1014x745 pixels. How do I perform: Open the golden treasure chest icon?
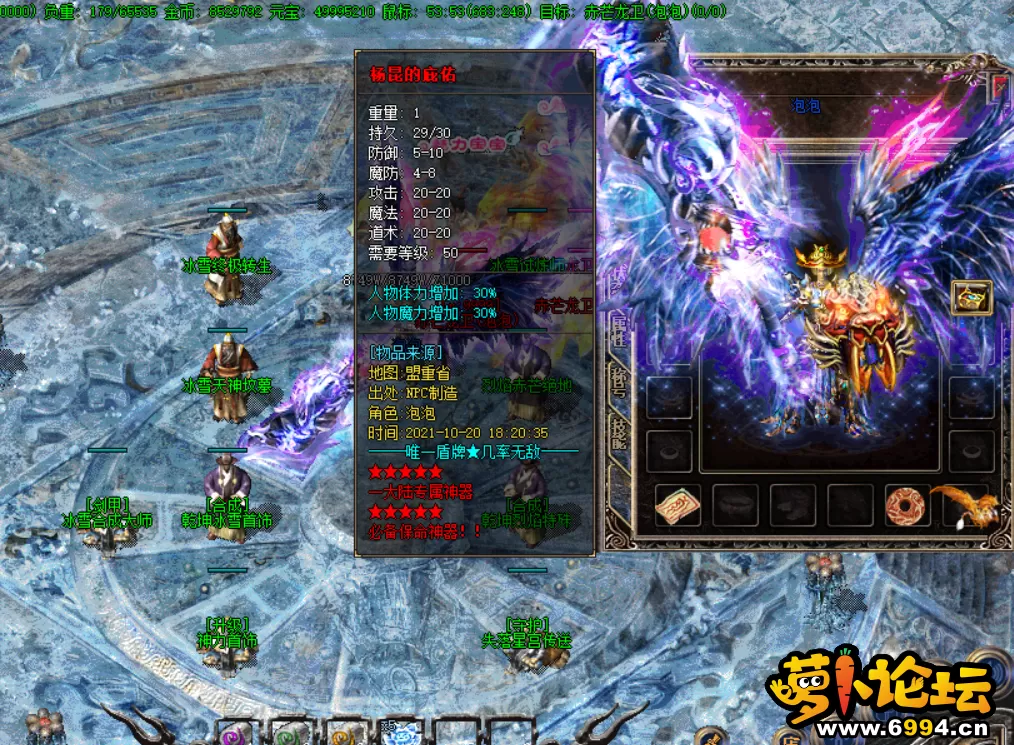(970, 298)
